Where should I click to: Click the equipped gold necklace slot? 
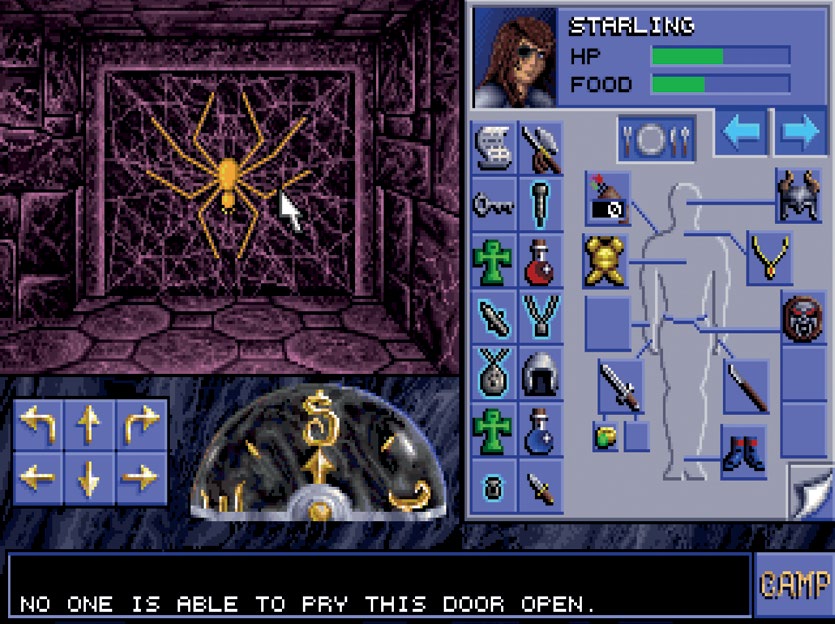(x=769, y=260)
